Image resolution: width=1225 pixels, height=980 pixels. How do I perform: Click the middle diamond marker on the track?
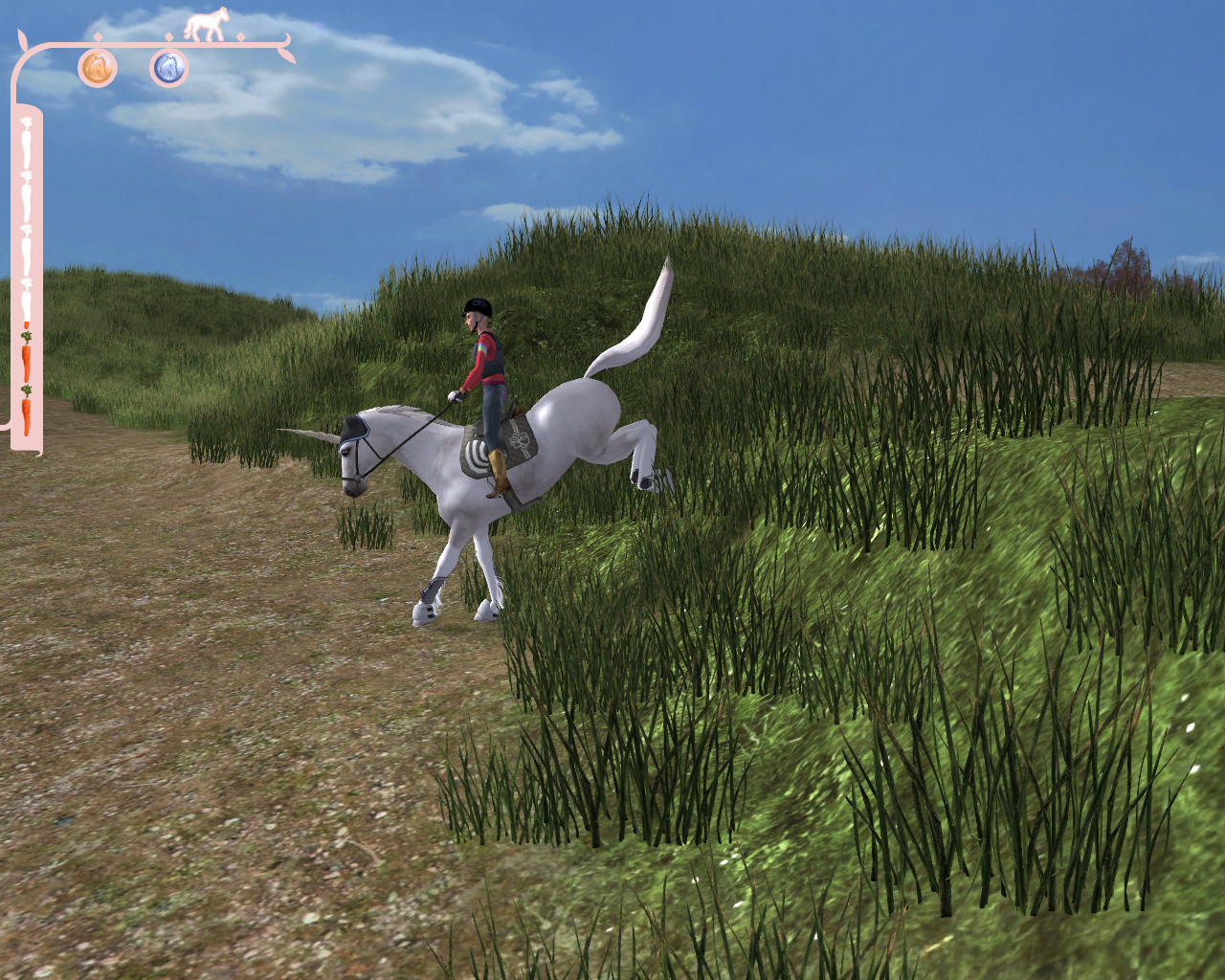(168, 36)
